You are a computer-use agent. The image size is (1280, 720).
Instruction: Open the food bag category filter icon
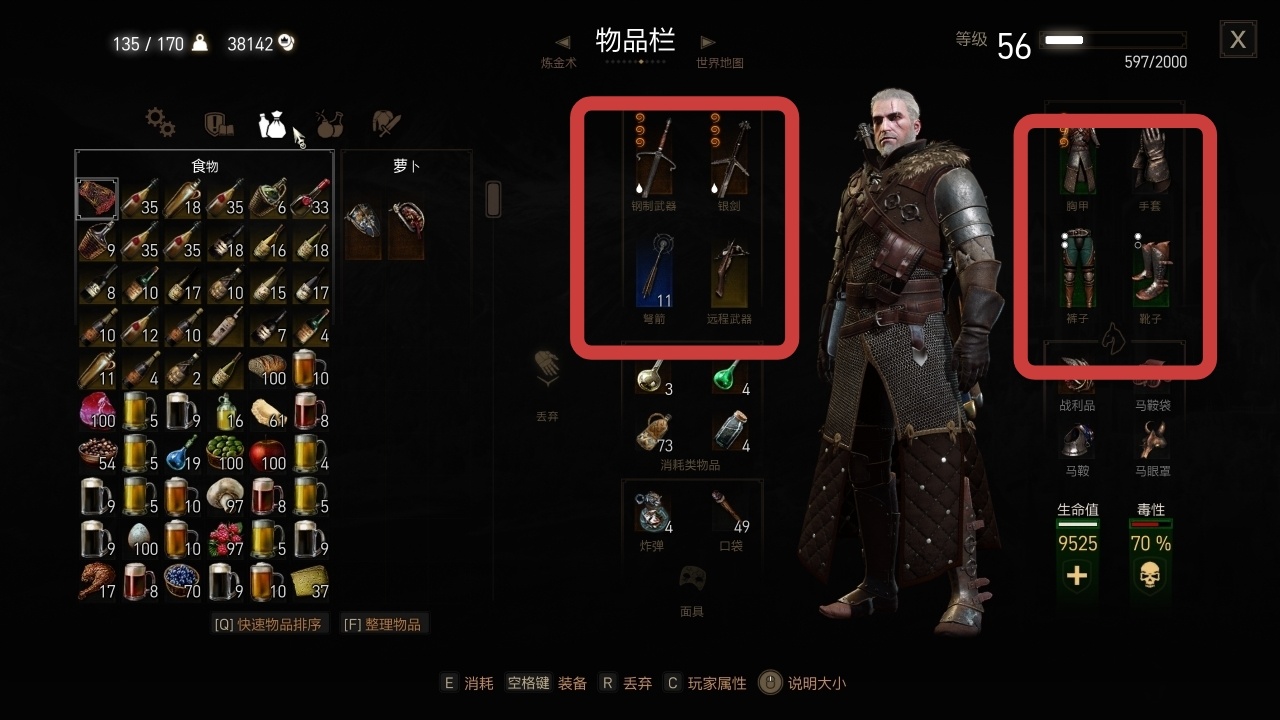point(272,122)
